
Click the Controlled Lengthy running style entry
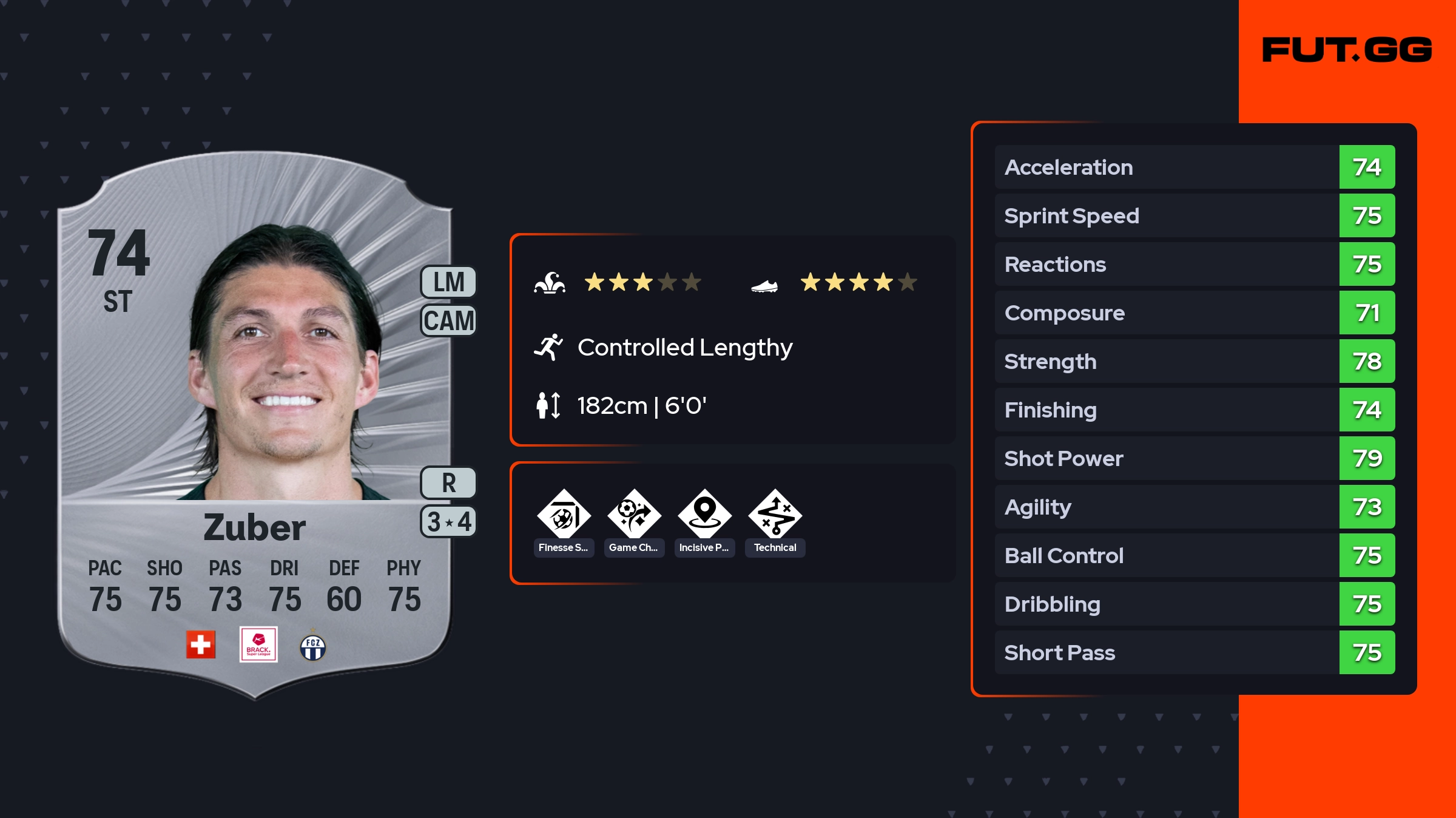coord(684,348)
